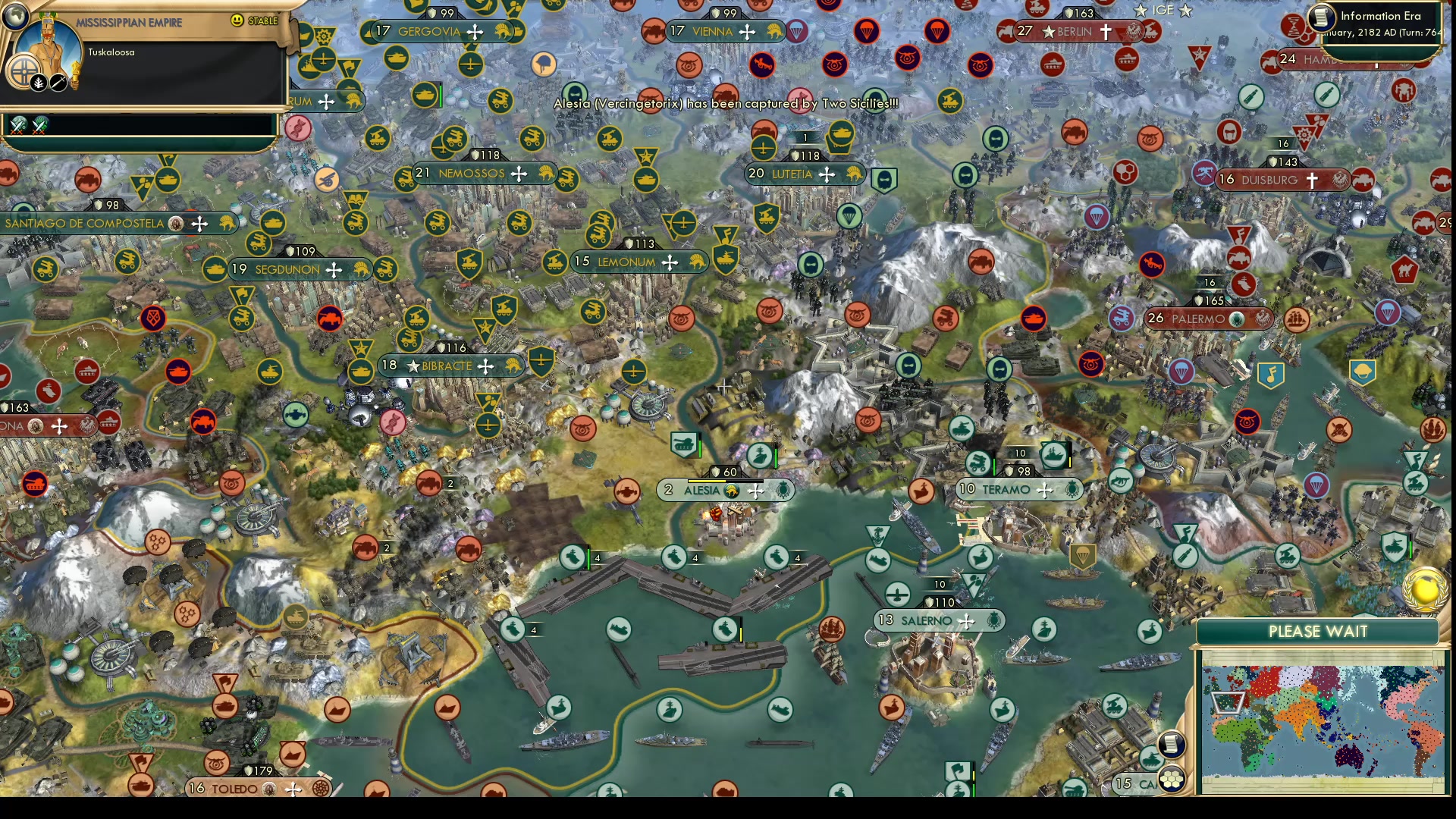Open the Information Era scroll icon
The width and height of the screenshot is (1456, 819).
pyautogui.click(x=1321, y=18)
